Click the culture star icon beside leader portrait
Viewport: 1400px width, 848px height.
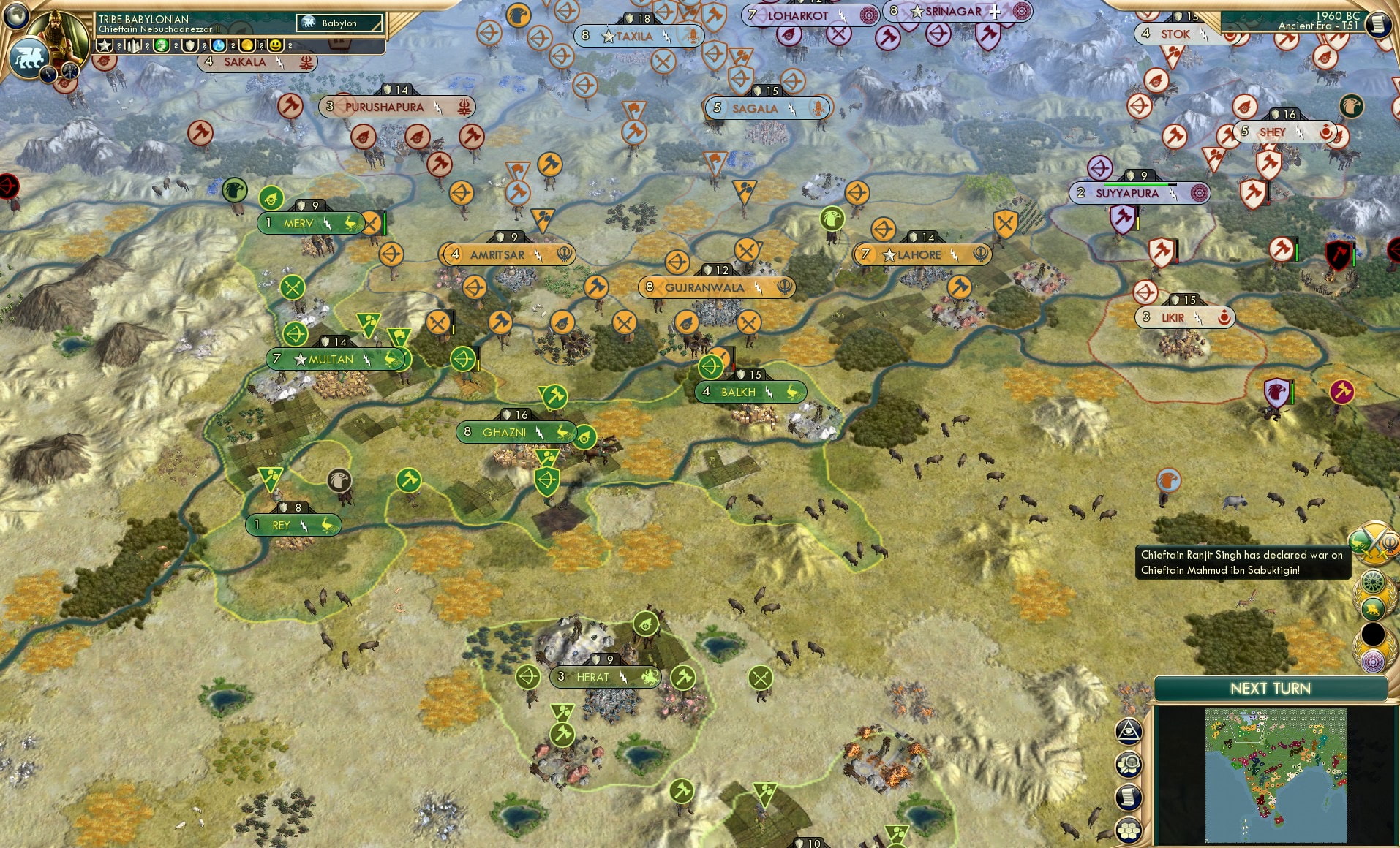(103, 45)
